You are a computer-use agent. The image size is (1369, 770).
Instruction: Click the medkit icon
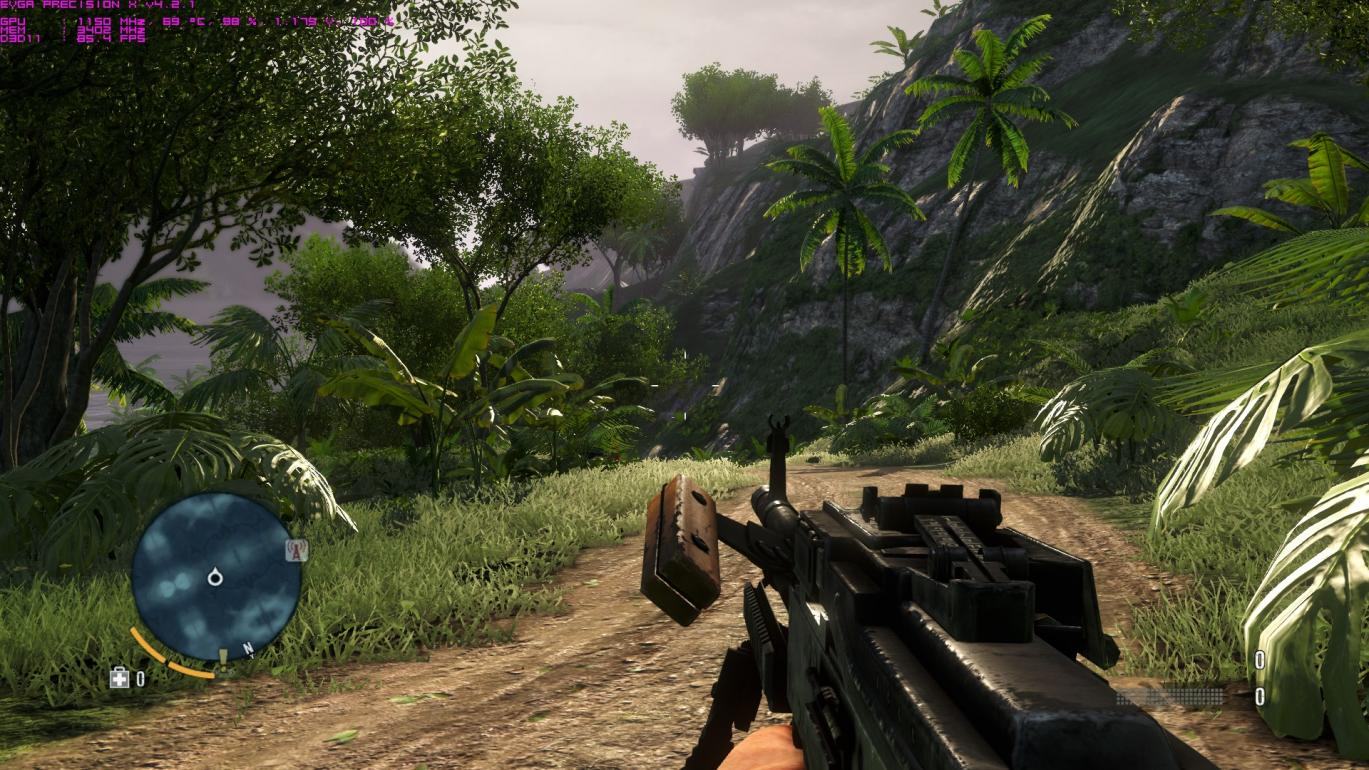click(x=119, y=679)
